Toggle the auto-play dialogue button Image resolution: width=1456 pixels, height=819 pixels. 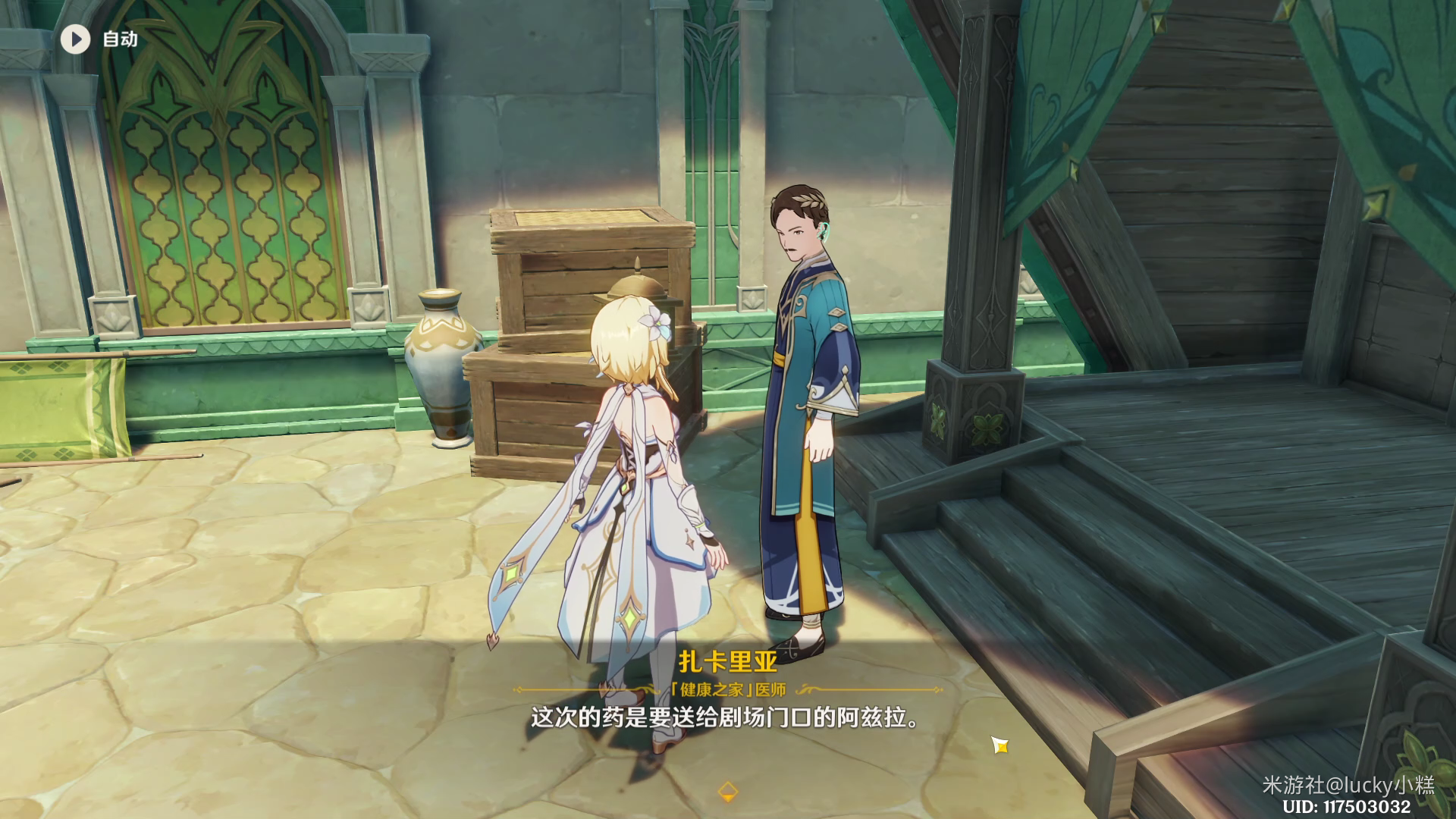click(x=76, y=39)
